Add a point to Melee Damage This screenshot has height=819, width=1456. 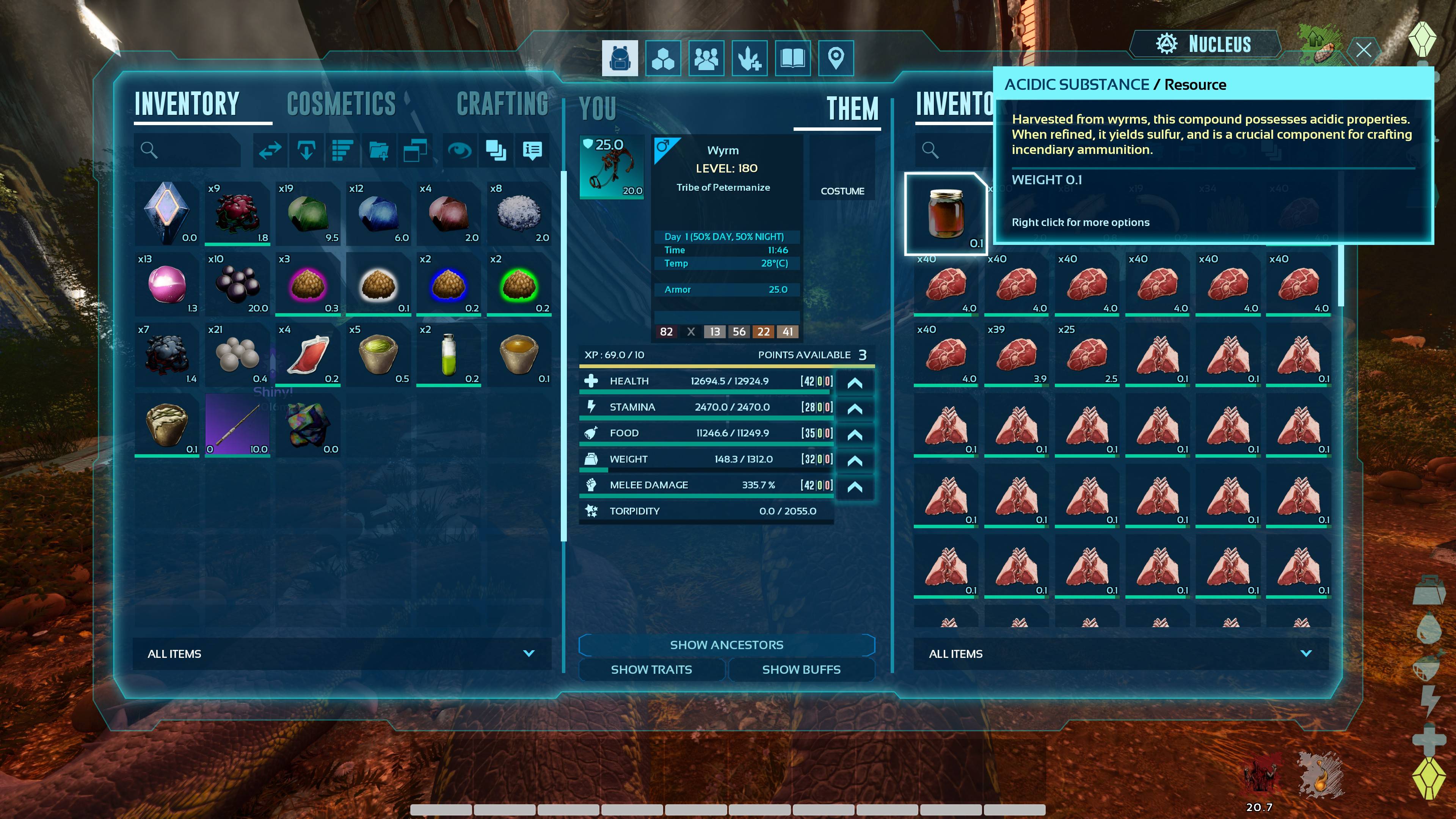pos(855,486)
